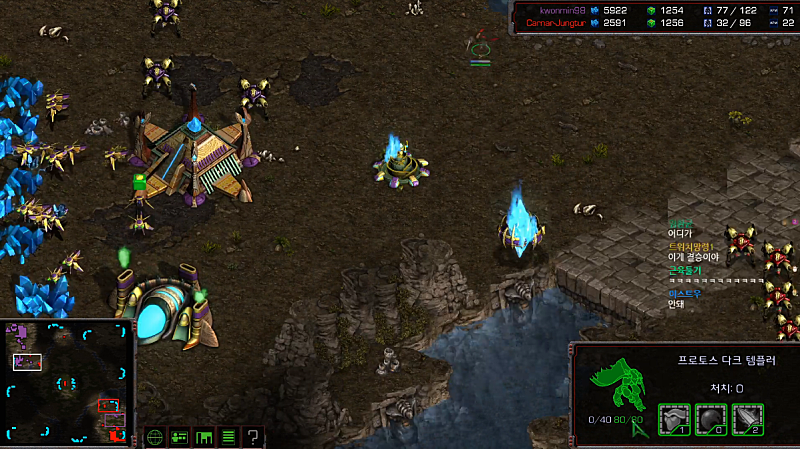
Task: Click the player ID card button
Action: click(180, 437)
